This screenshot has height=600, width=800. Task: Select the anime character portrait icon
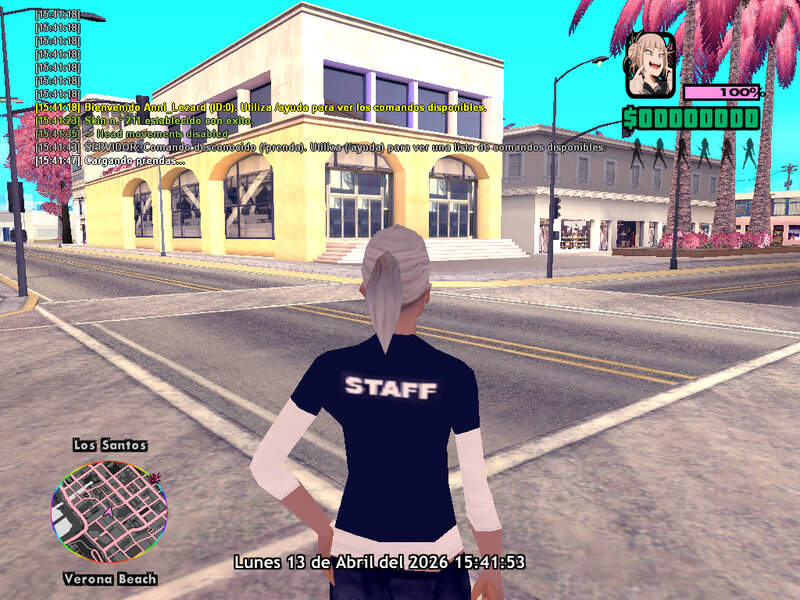coord(648,64)
